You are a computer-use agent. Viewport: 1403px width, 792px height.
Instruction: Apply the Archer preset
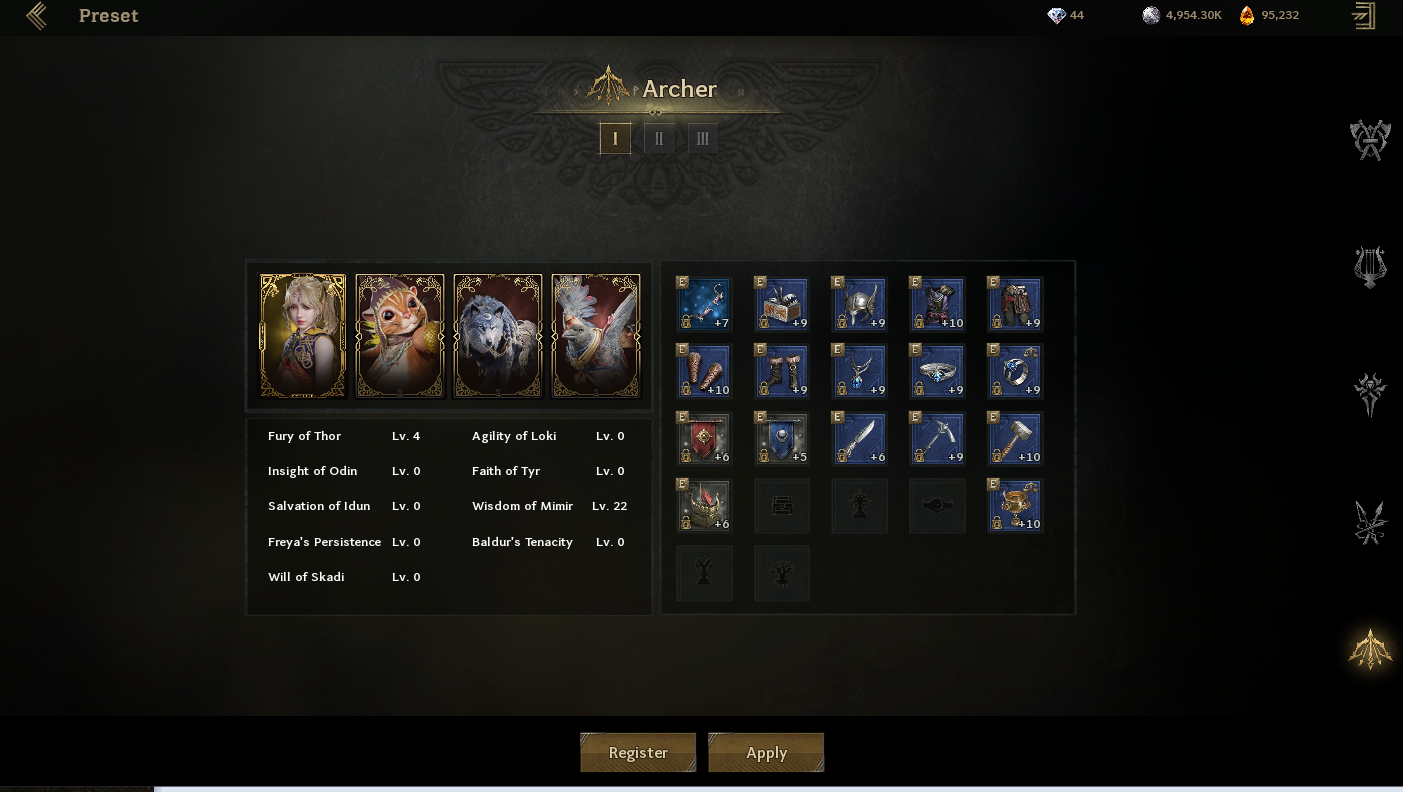click(766, 752)
